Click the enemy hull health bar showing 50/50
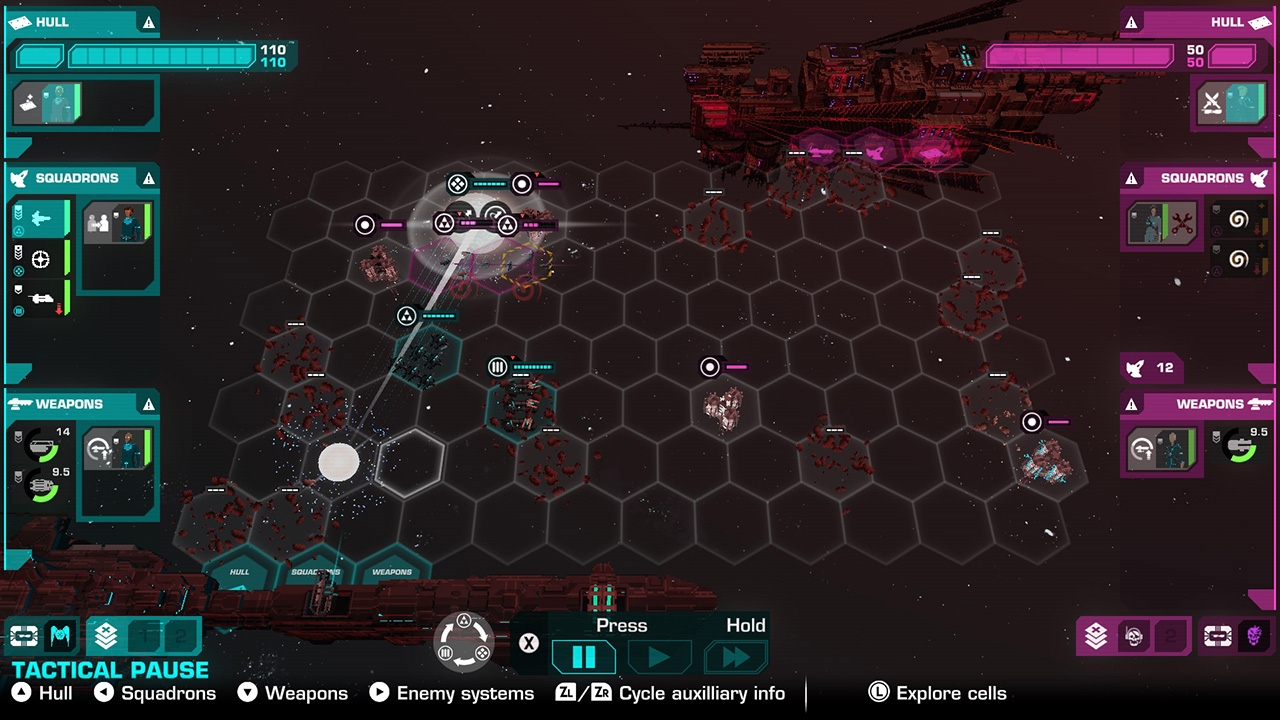The height and width of the screenshot is (720, 1280). click(1080, 57)
